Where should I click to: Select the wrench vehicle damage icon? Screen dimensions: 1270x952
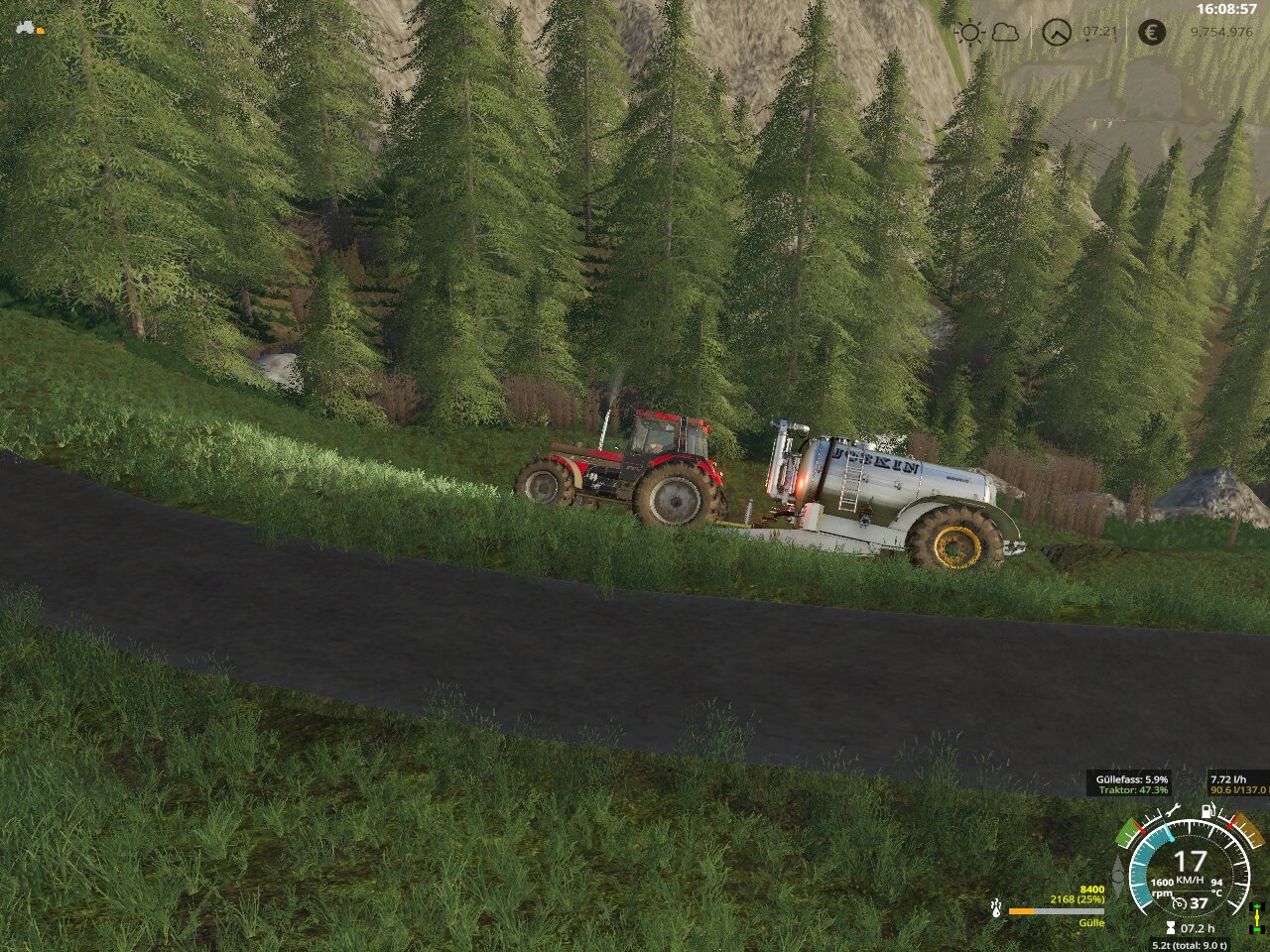click(x=1172, y=812)
